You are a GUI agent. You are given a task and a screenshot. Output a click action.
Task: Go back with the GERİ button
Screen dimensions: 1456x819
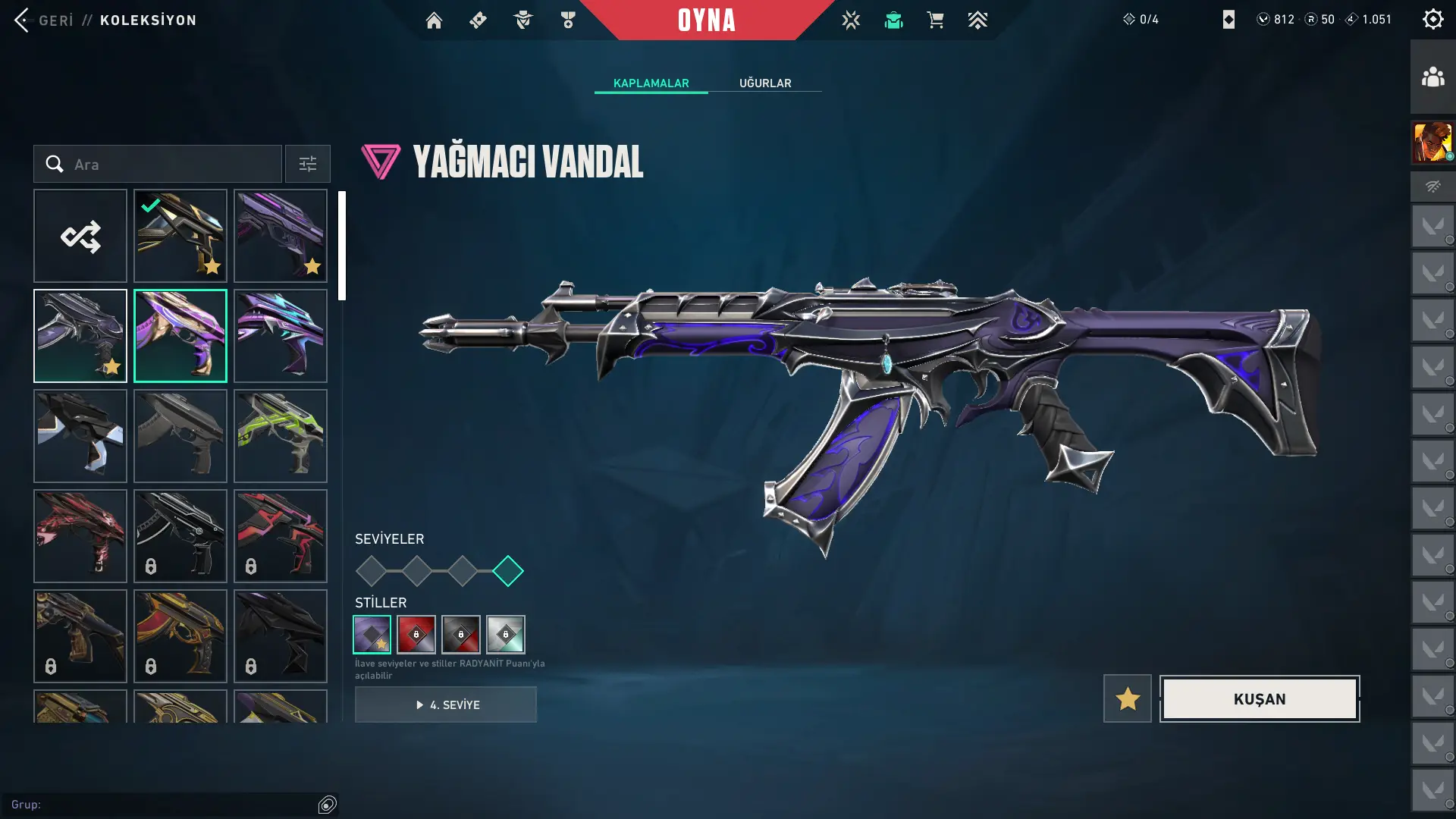(x=44, y=20)
